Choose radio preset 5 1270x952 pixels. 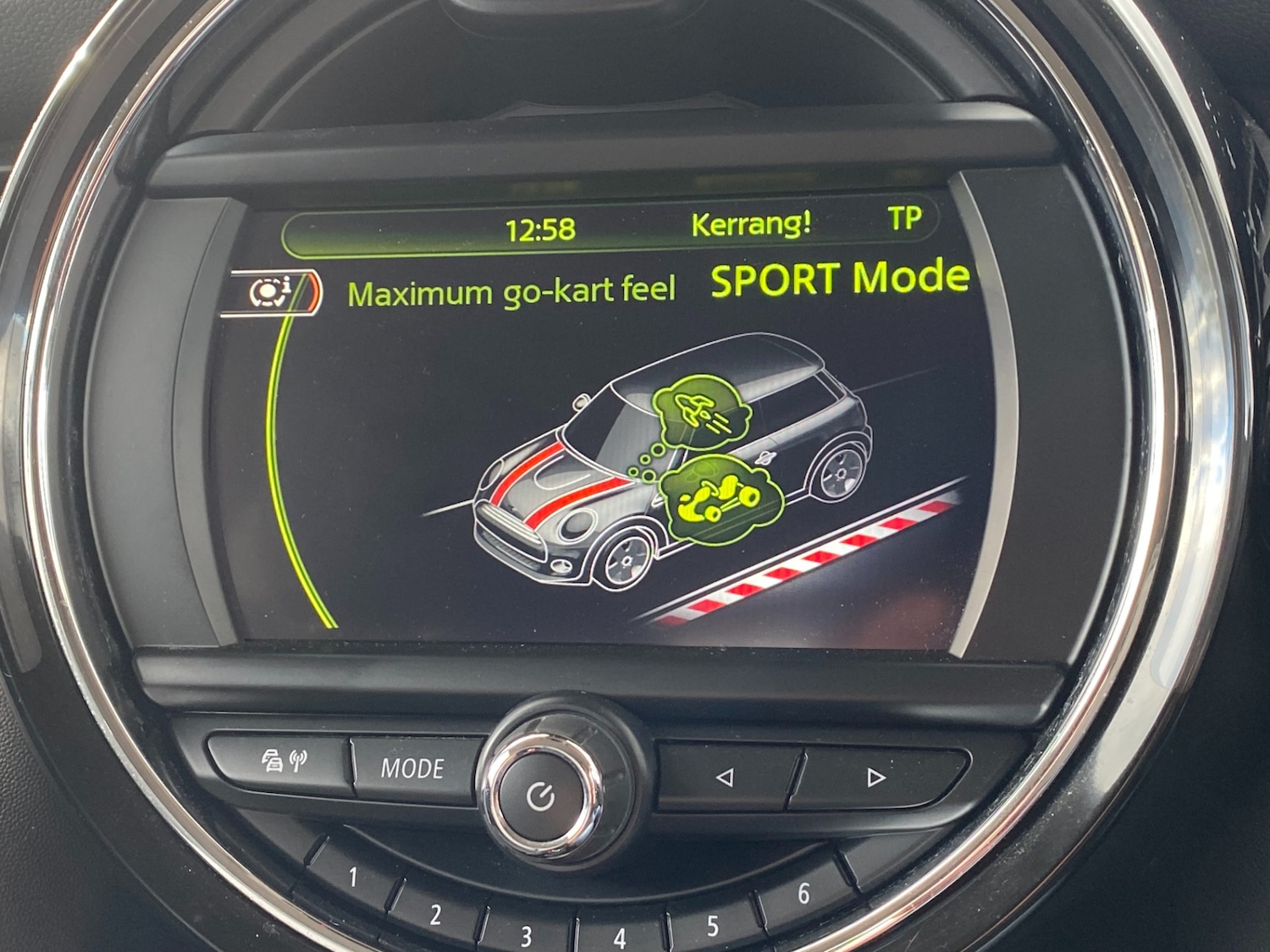(712, 926)
